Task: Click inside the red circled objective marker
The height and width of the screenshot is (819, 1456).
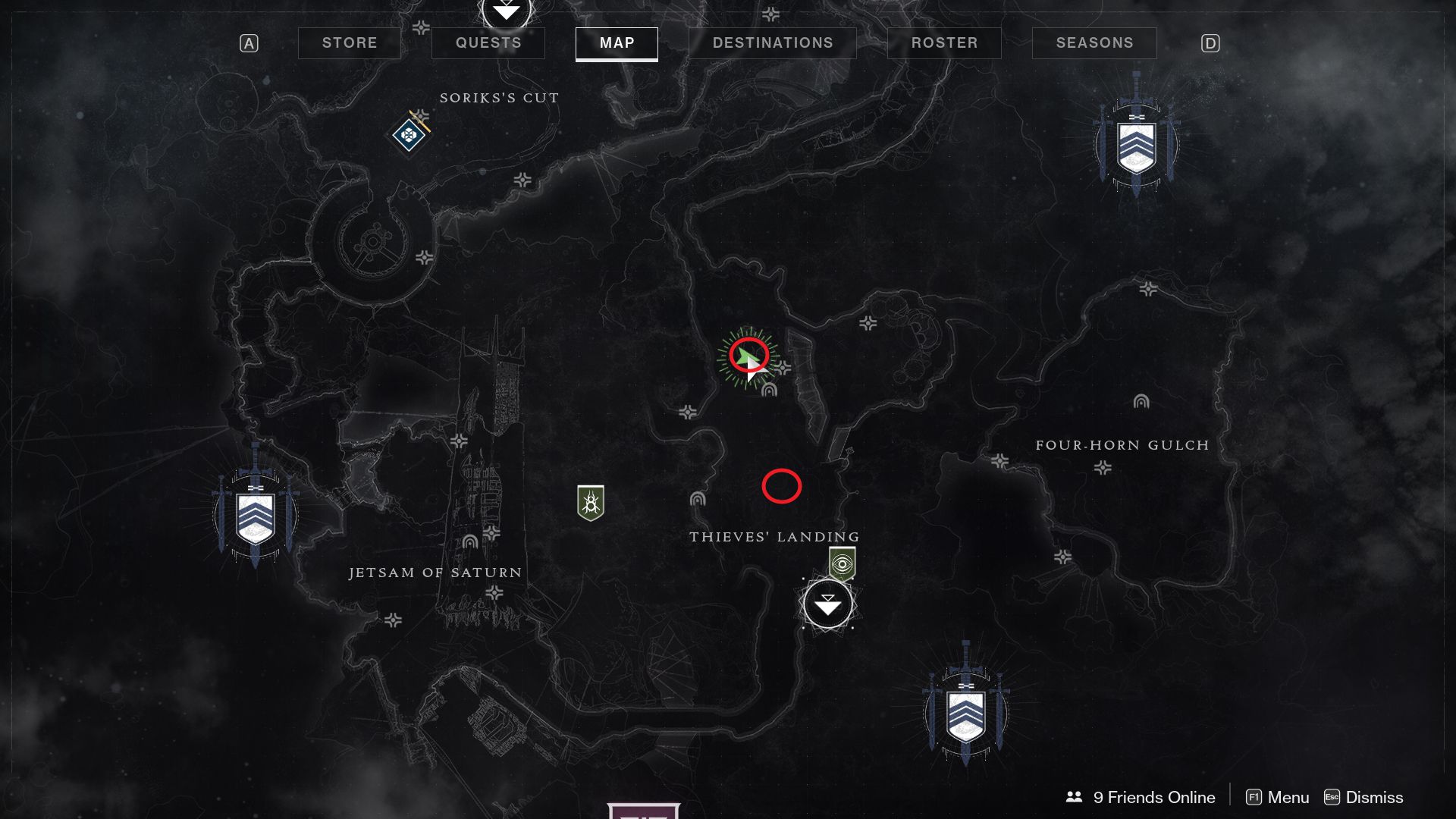Action: [782, 487]
